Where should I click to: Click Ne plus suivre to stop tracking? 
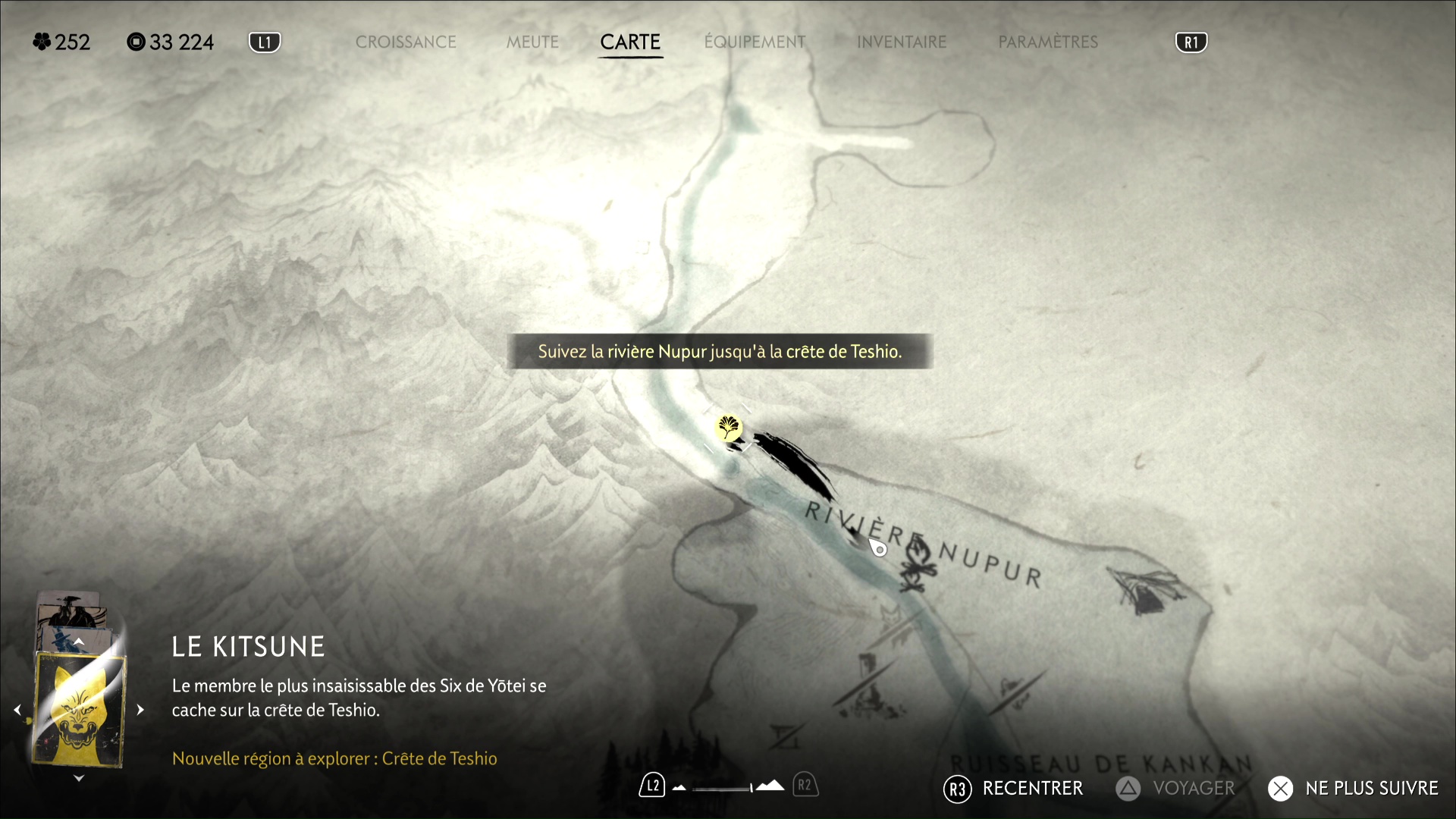click(x=1354, y=789)
